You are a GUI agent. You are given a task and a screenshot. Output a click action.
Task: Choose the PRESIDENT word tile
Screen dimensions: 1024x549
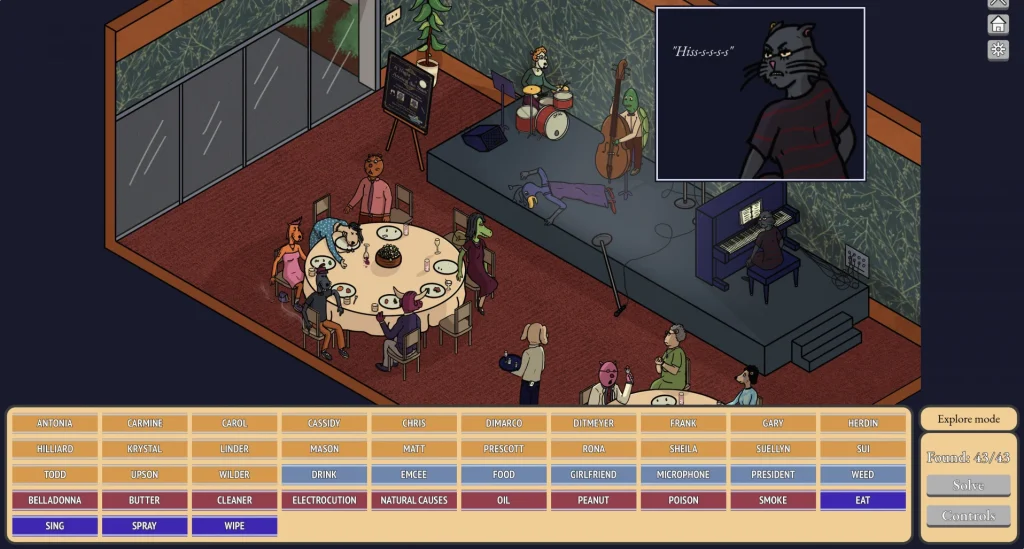772,474
